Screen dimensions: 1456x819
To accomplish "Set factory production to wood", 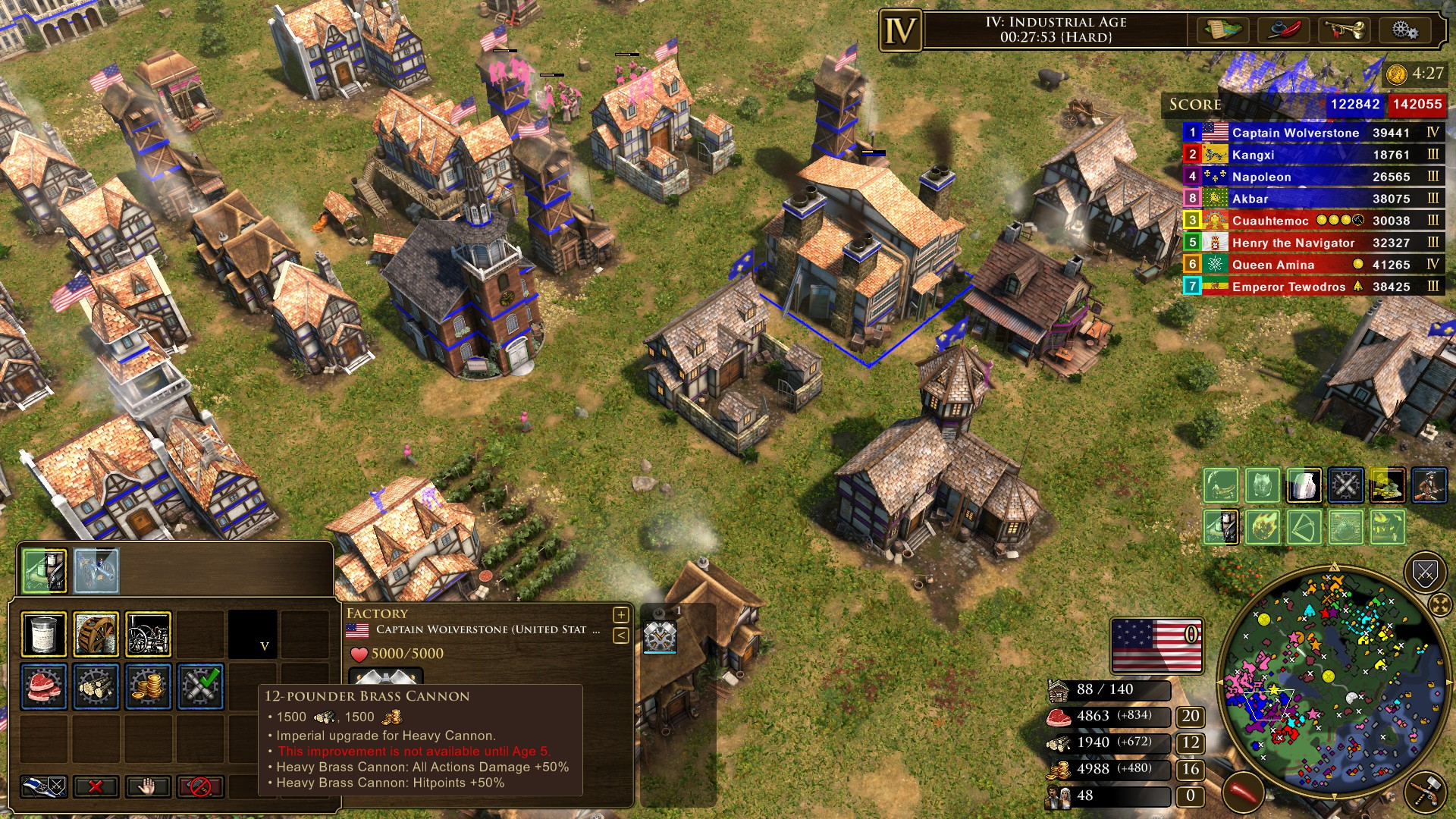I will [96, 686].
